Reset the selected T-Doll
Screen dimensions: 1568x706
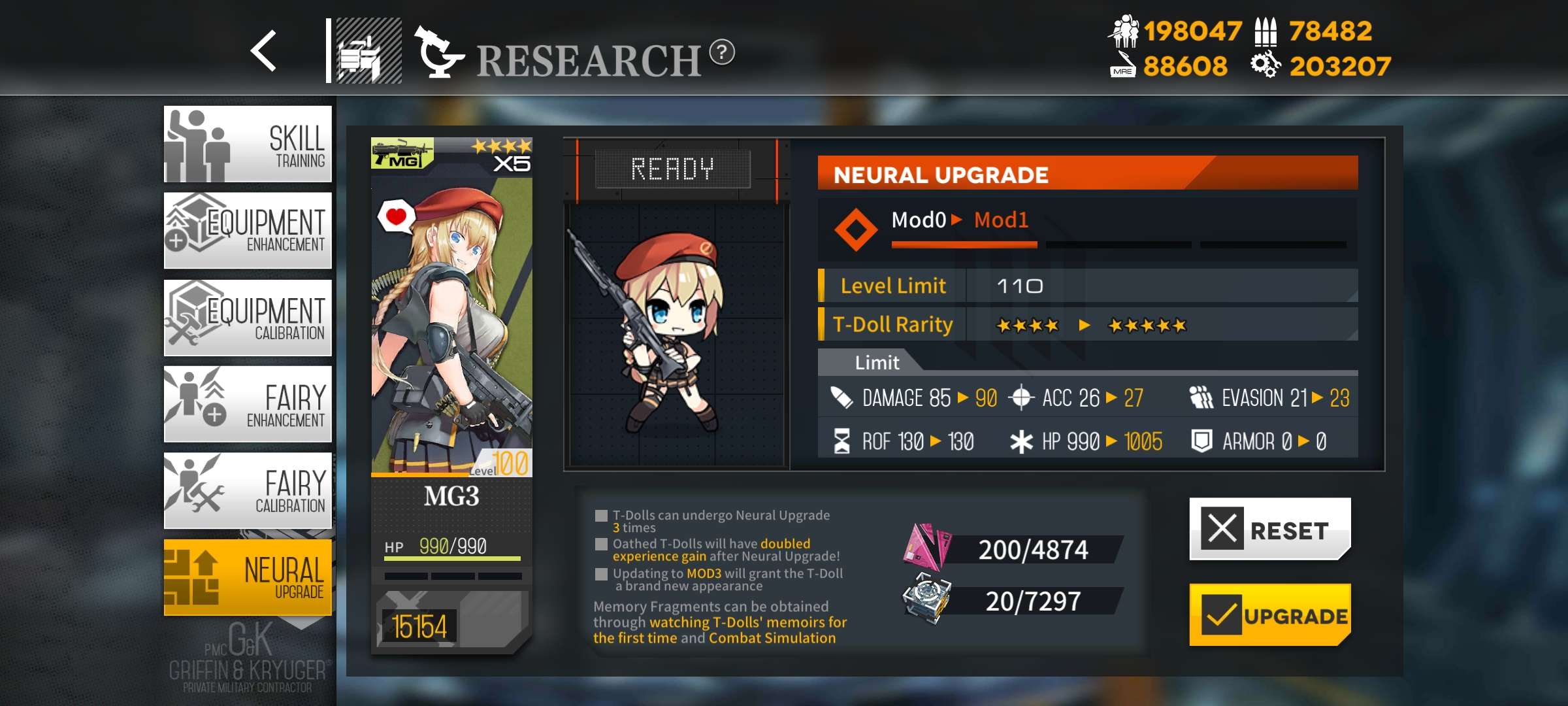1269,529
